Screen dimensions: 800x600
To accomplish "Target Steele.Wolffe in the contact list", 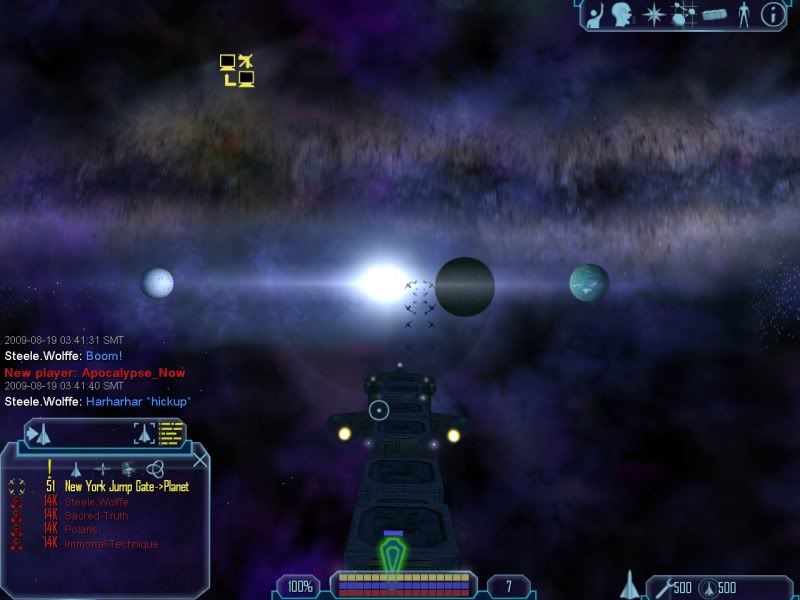I will click(96, 501).
